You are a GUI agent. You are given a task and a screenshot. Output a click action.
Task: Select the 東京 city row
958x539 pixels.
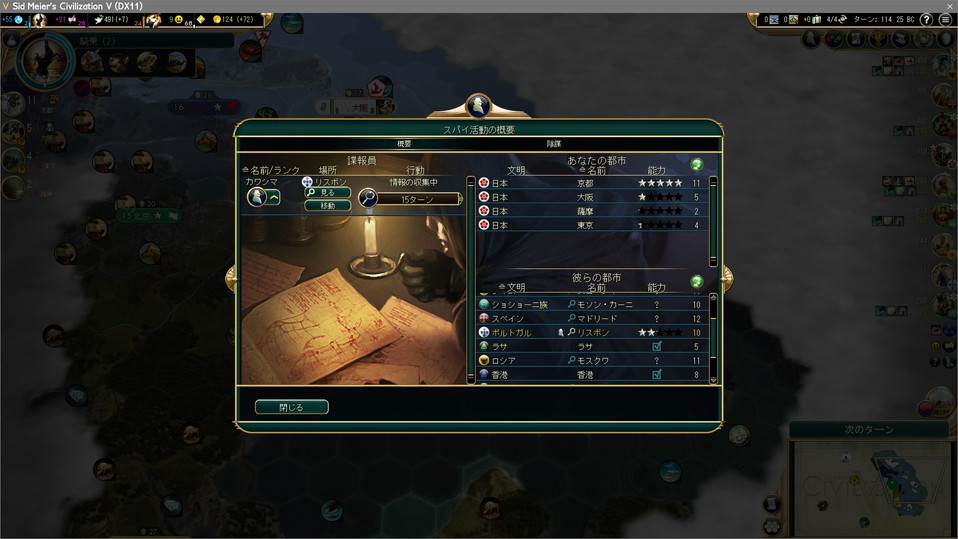pyautogui.click(x=590, y=226)
